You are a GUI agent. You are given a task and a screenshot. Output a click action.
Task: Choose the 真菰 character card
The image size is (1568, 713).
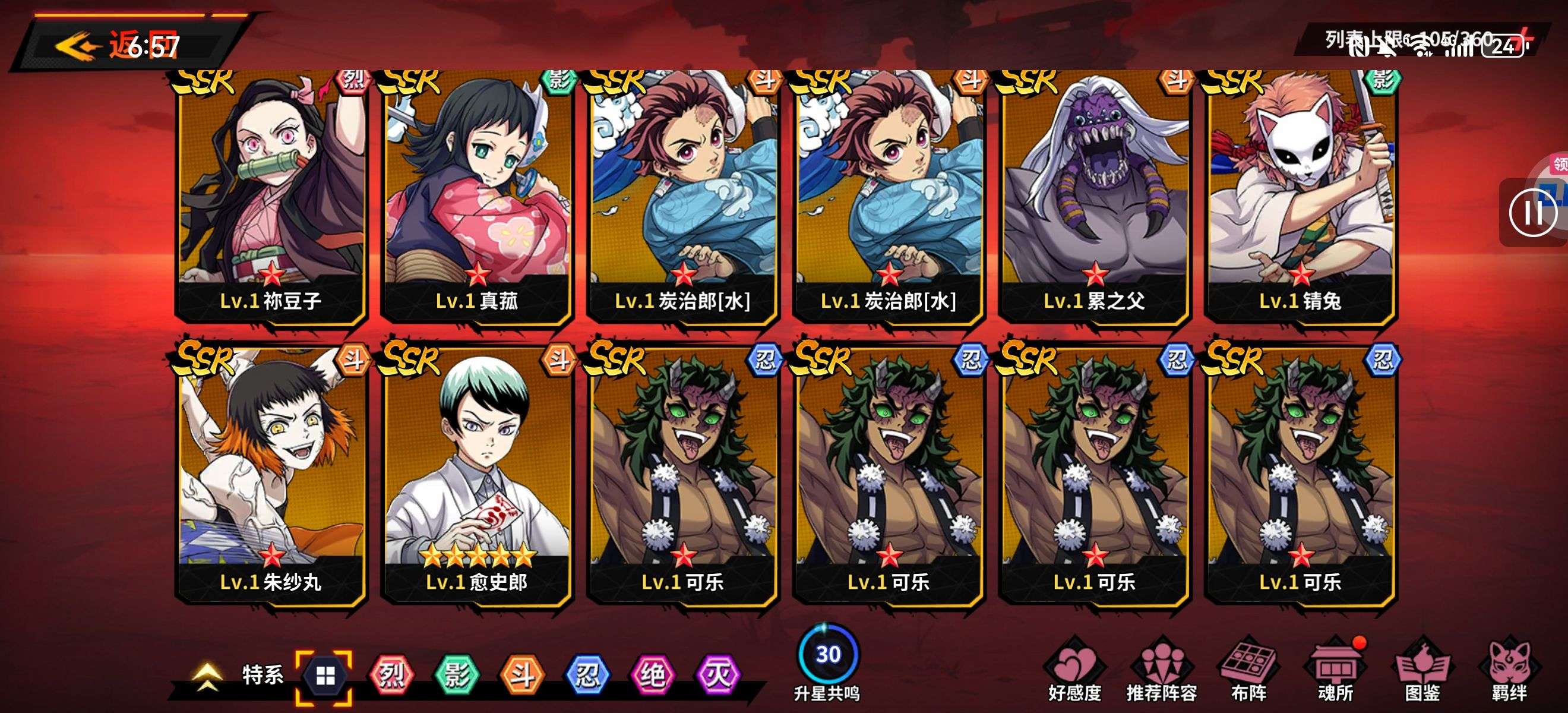477,195
